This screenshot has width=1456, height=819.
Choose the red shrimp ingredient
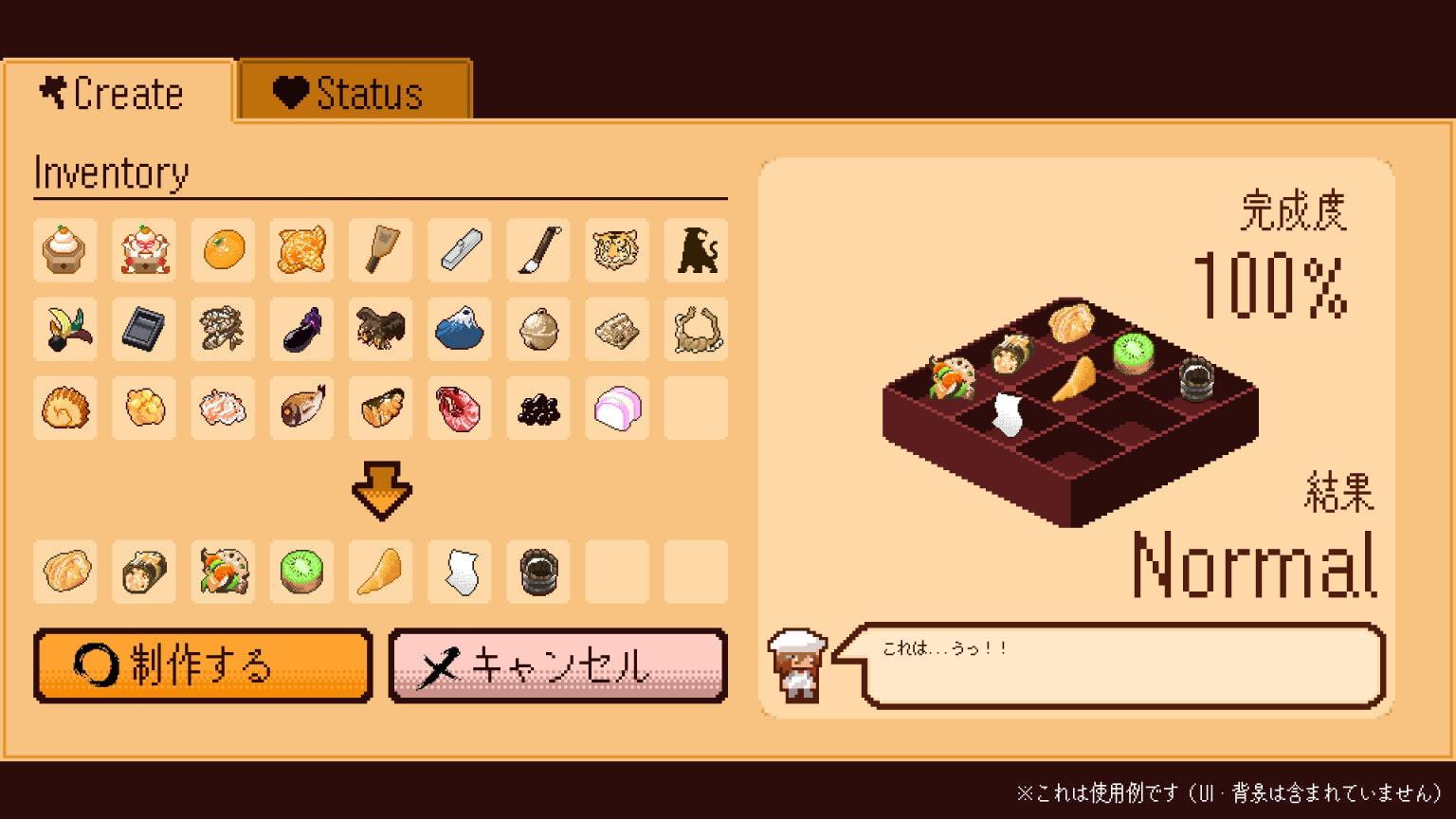click(x=460, y=408)
